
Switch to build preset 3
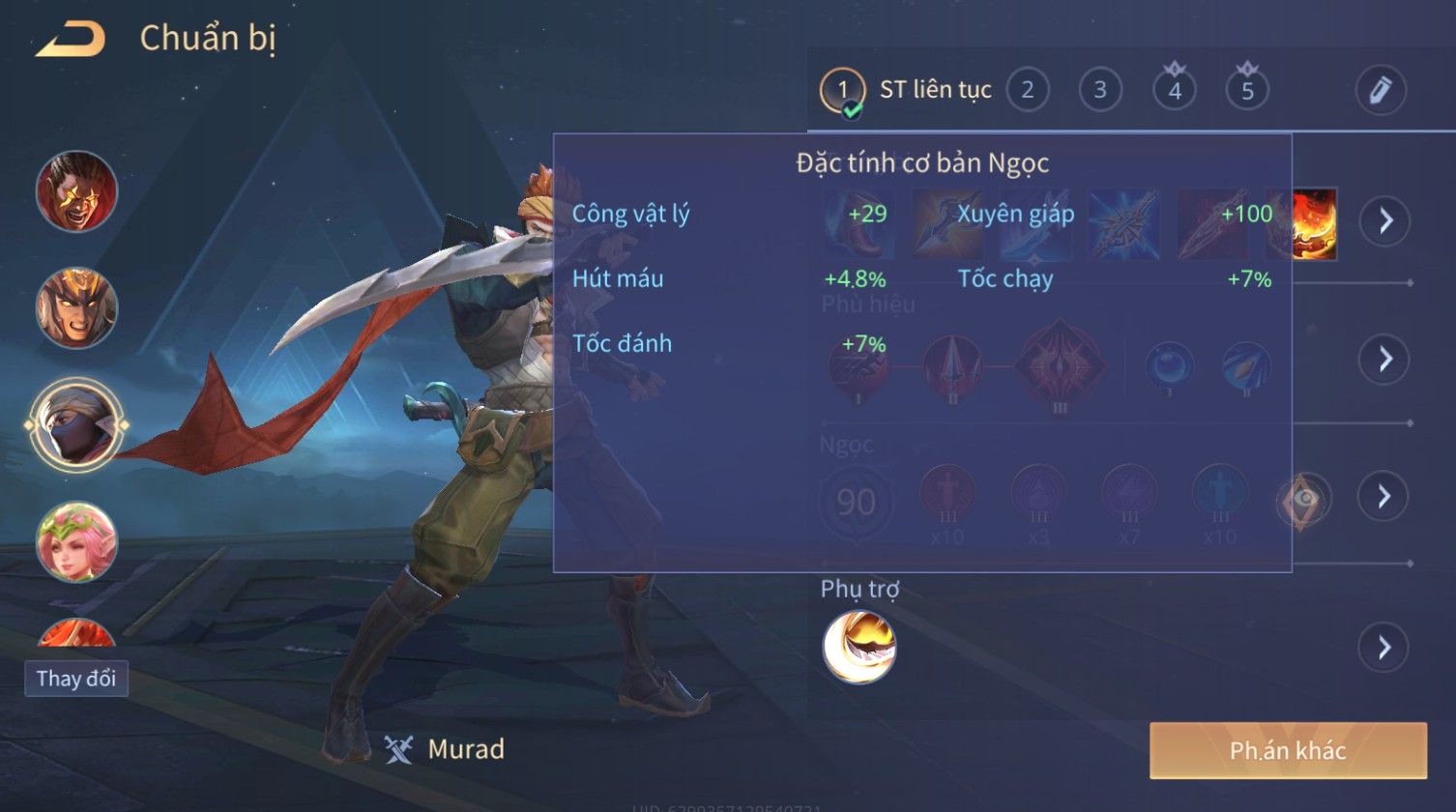click(x=1099, y=91)
